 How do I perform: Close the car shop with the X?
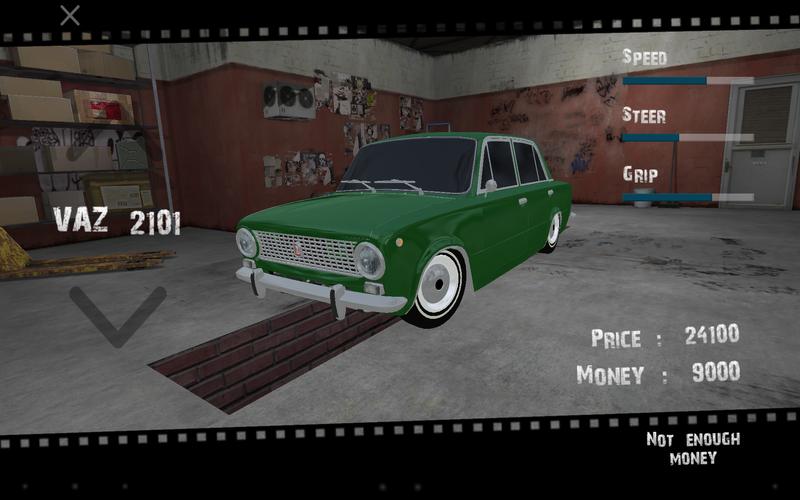tap(70, 15)
